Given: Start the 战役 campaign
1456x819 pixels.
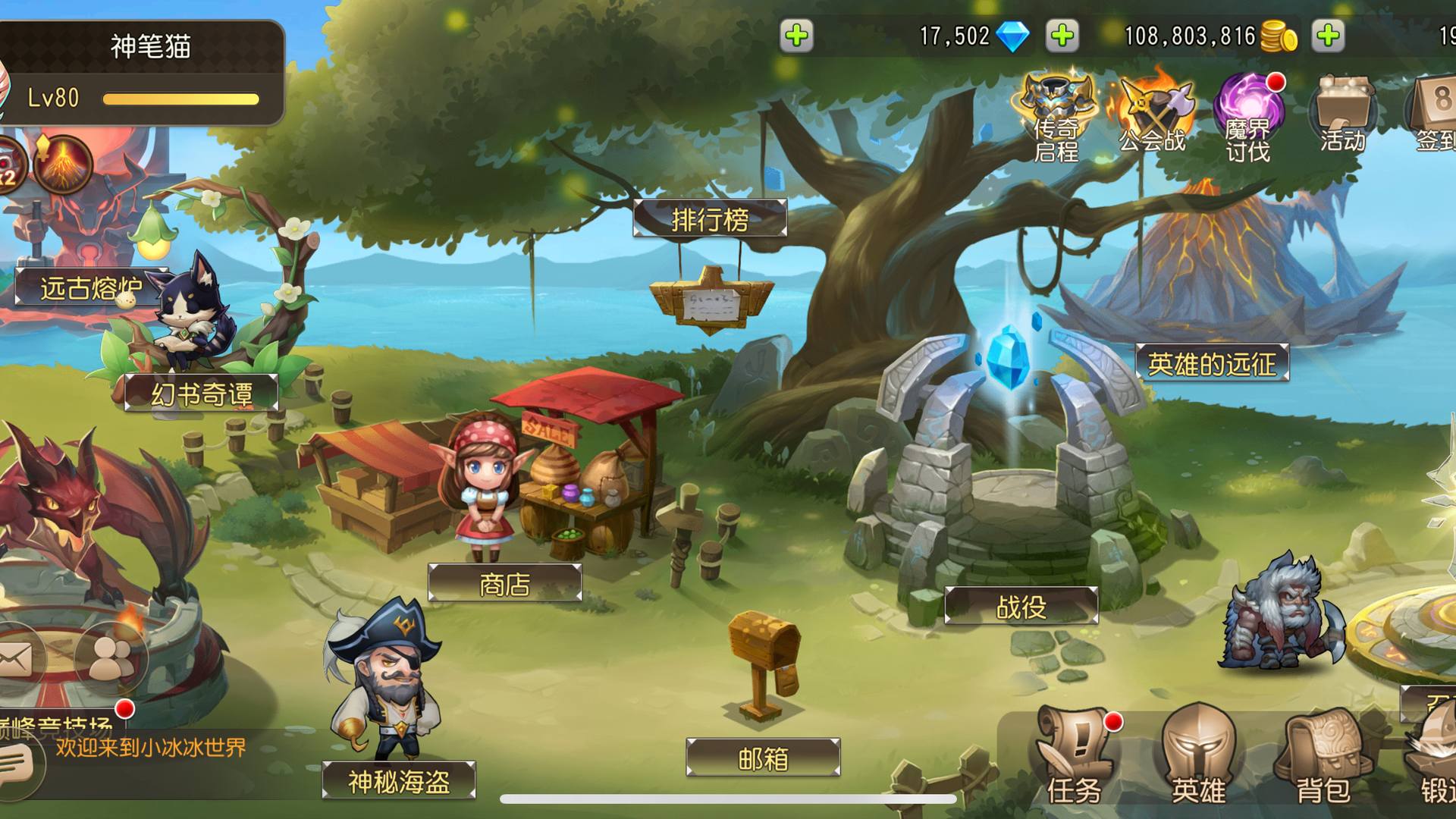Looking at the screenshot, I should [1021, 606].
